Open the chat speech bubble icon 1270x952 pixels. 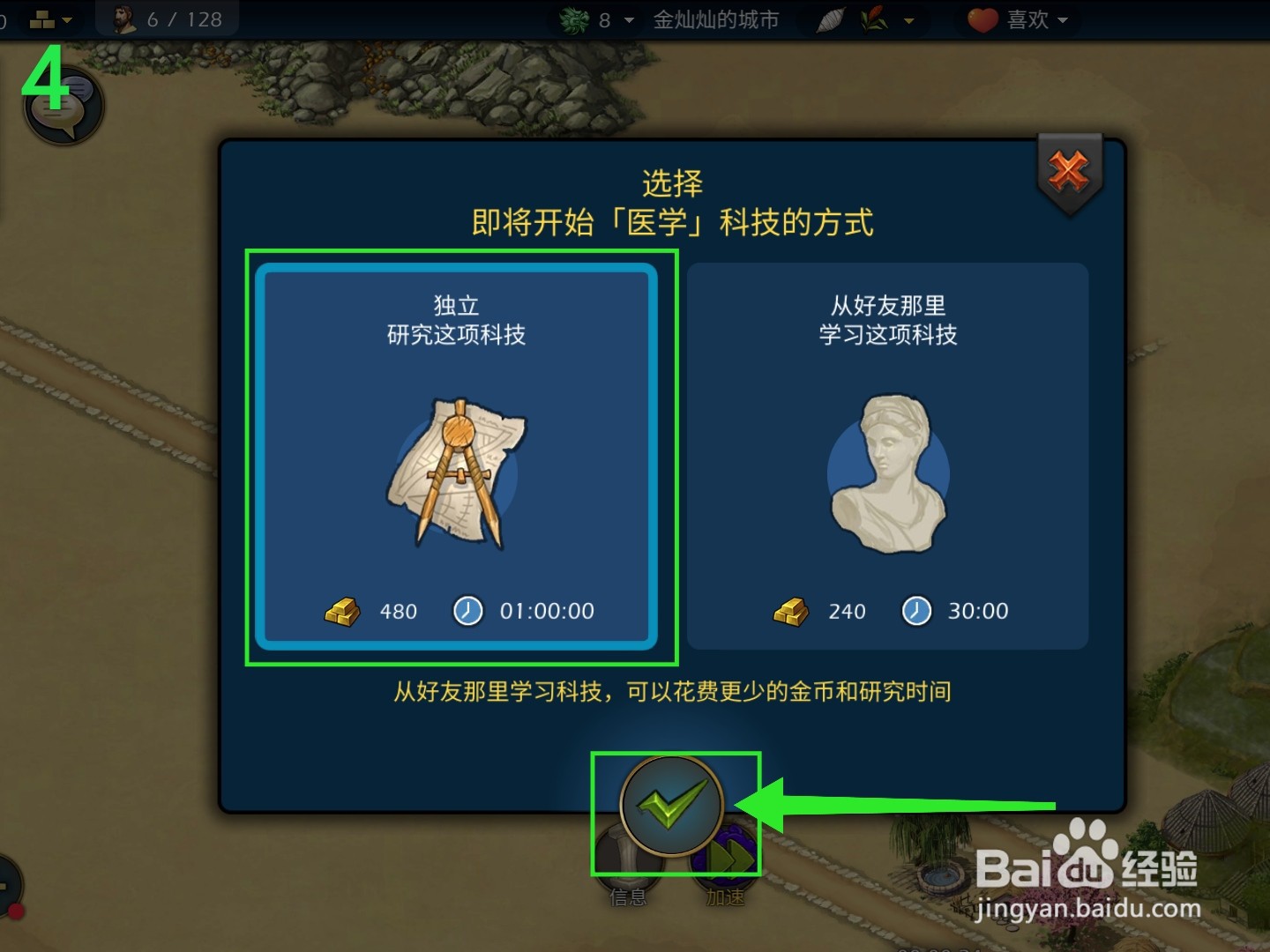pyautogui.click(x=62, y=106)
